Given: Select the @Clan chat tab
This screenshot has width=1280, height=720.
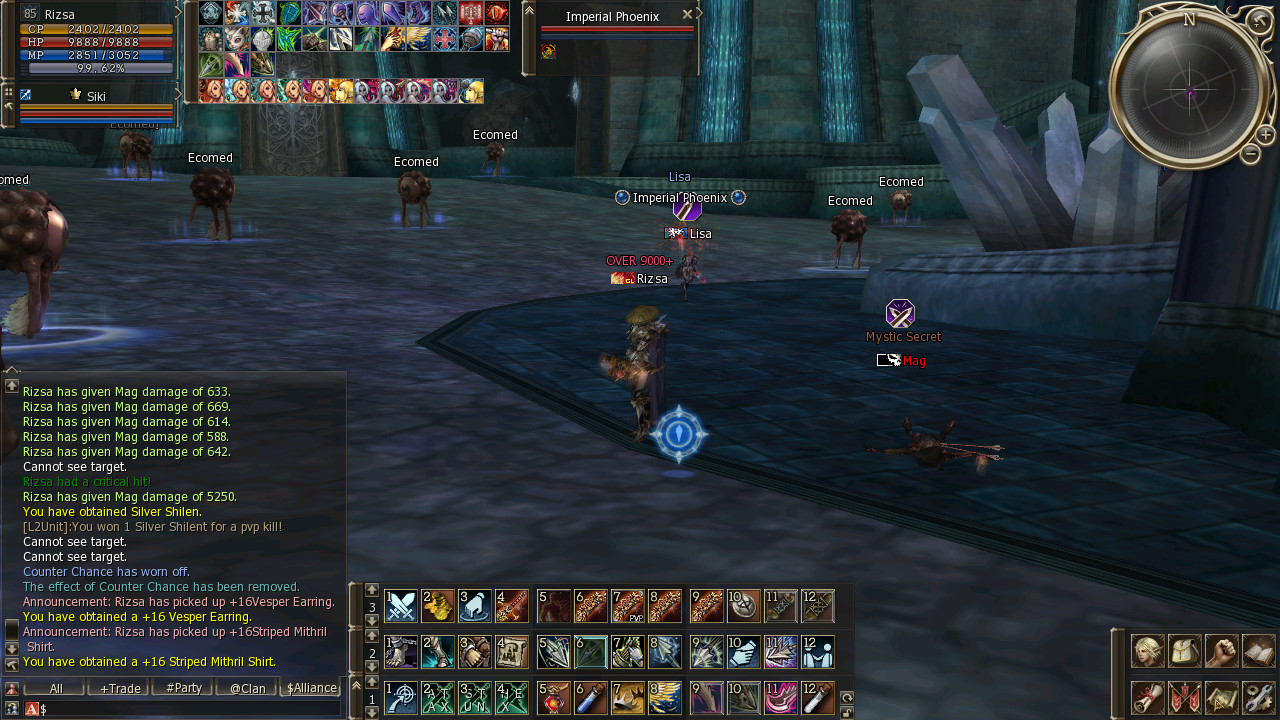Looking at the screenshot, I should click(x=247, y=688).
